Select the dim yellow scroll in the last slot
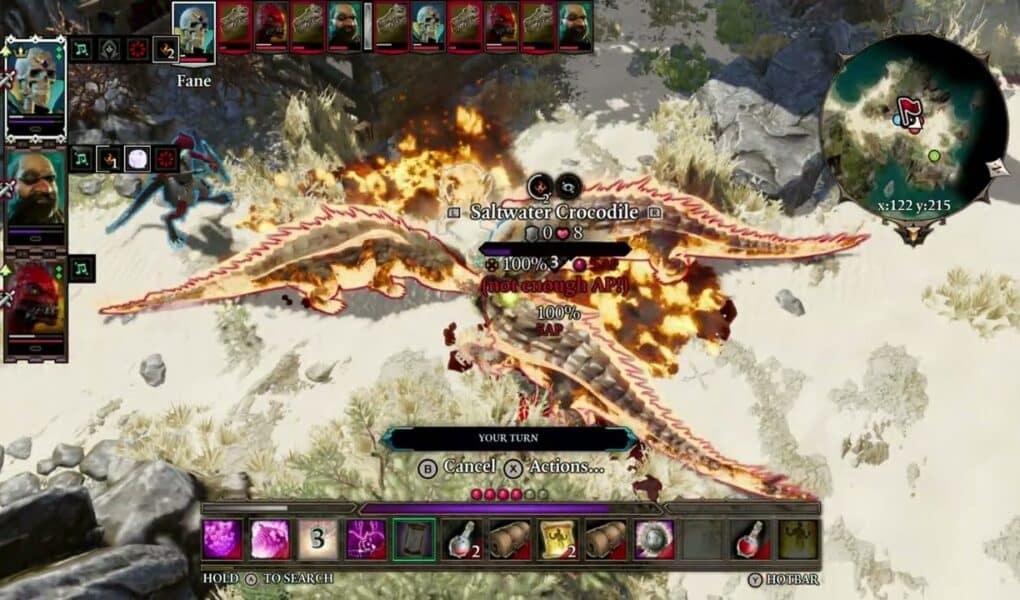Viewport: 1020px width, 600px height. pyautogui.click(x=798, y=539)
